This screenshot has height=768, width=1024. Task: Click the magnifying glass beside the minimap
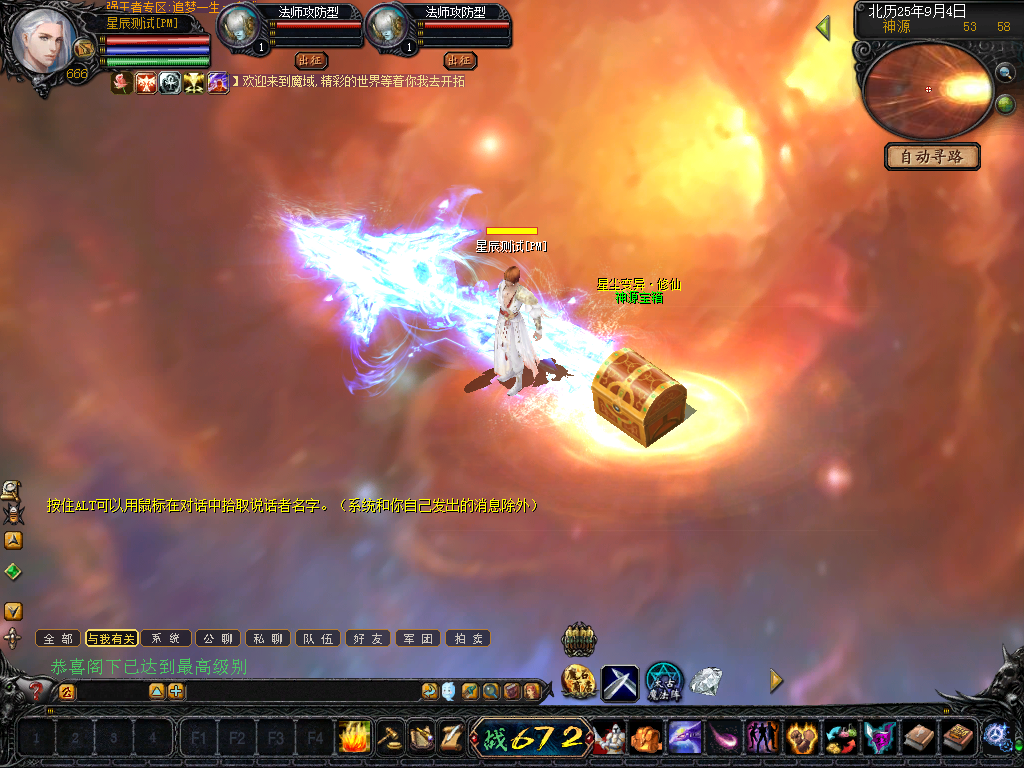(1004, 72)
